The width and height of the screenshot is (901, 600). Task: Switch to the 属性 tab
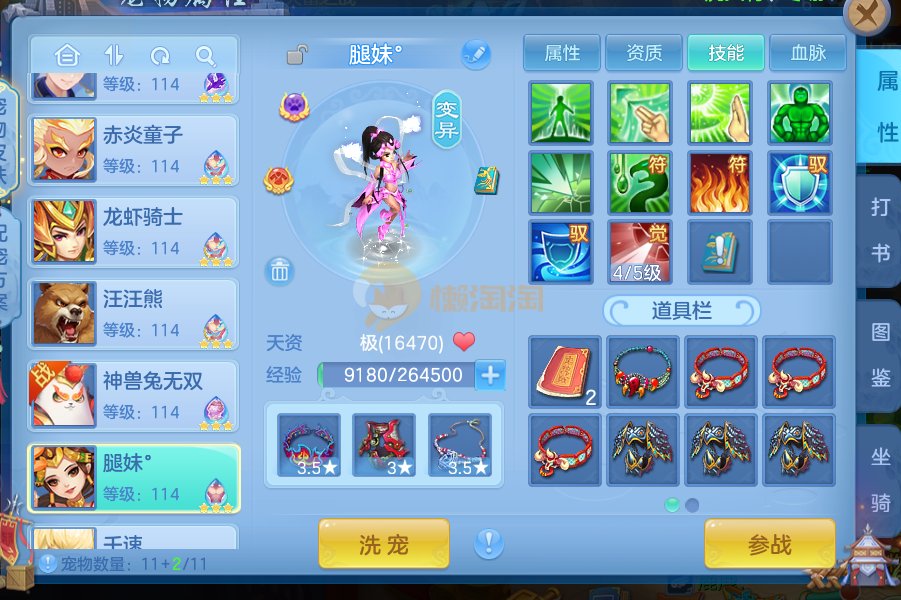(x=562, y=53)
